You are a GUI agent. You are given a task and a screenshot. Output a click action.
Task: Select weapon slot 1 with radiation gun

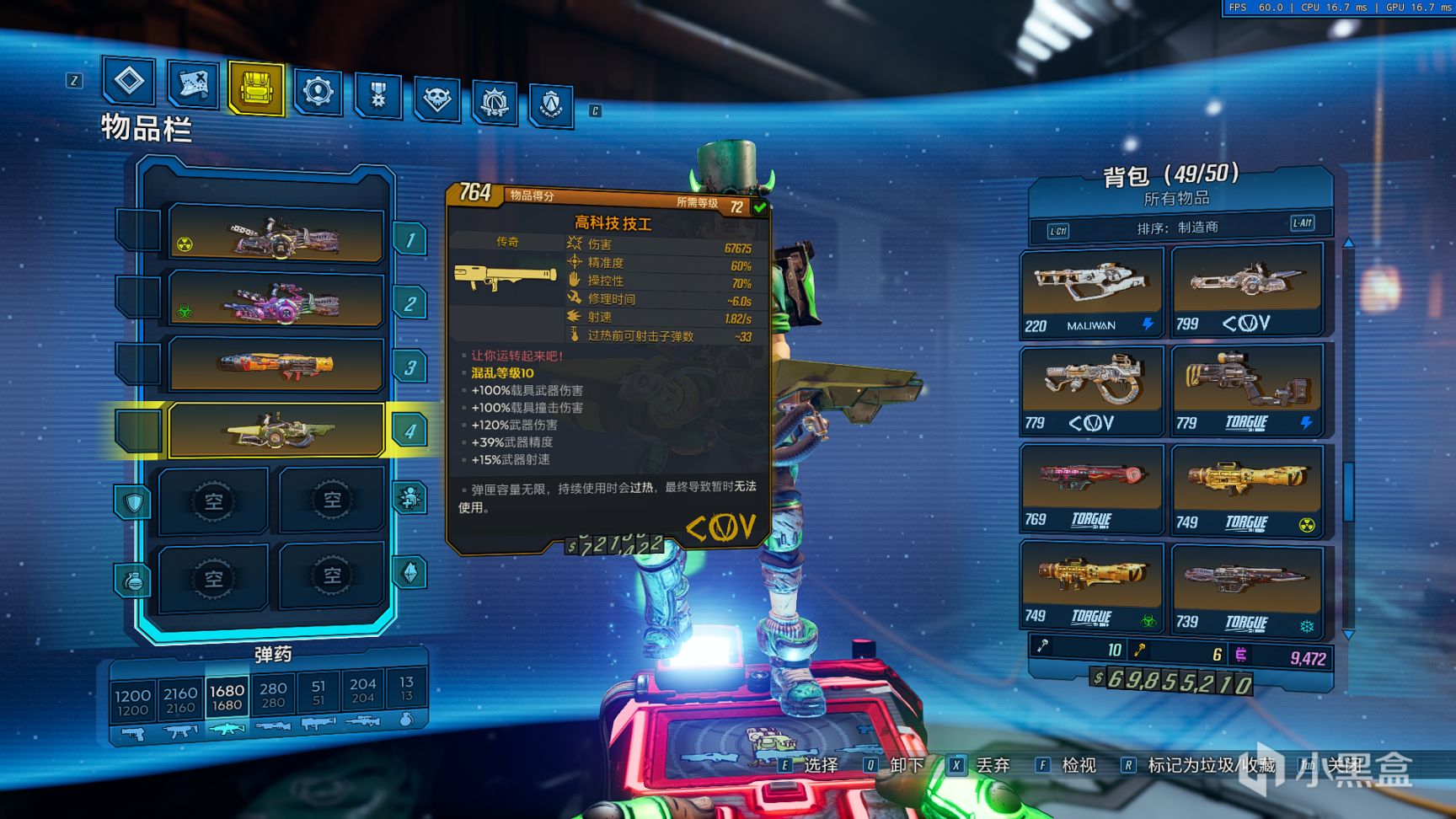[276, 237]
